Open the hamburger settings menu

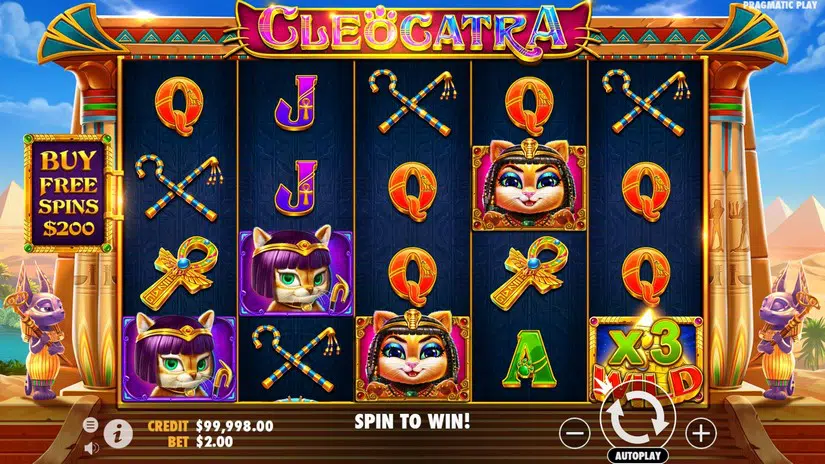tap(90, 424)
